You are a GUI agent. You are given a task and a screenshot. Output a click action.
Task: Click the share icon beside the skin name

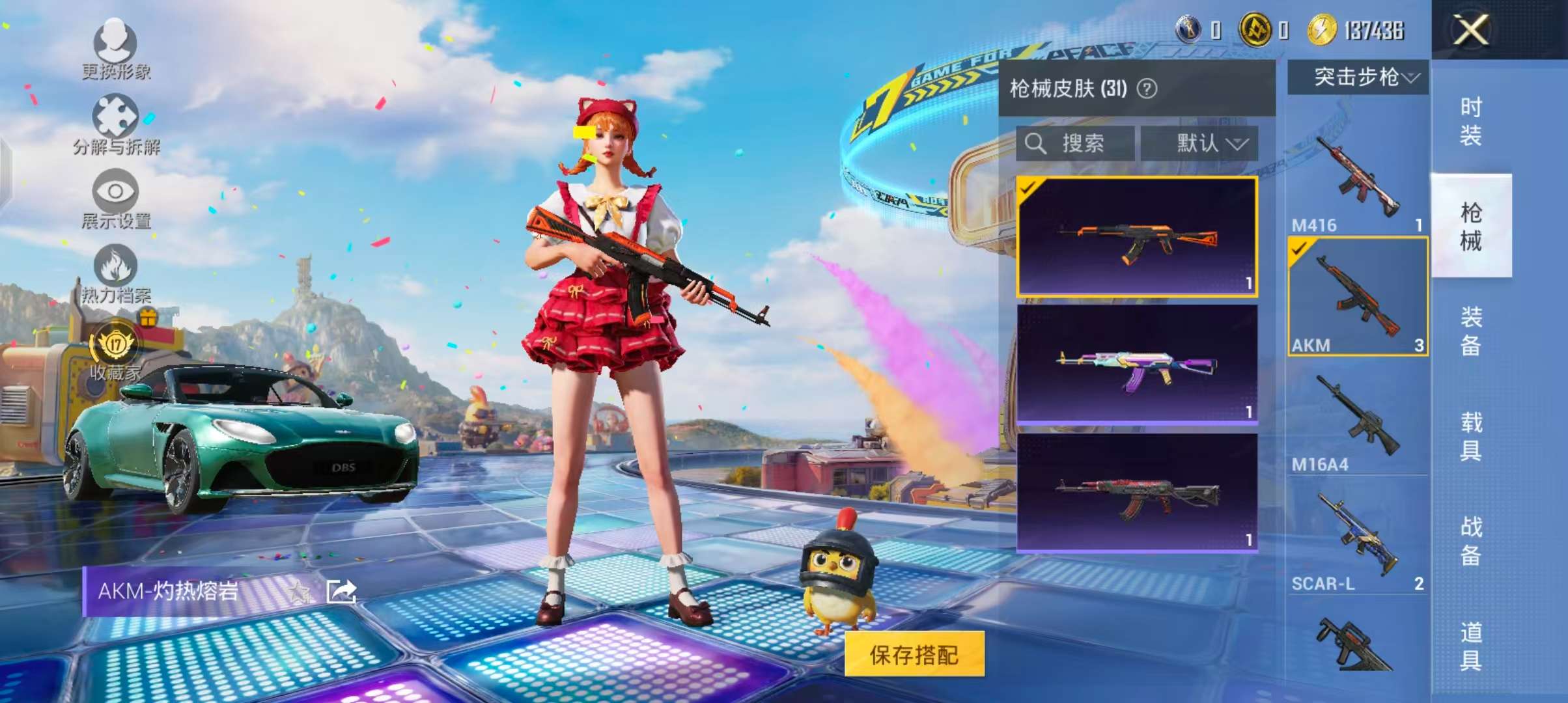click(341, 591)
